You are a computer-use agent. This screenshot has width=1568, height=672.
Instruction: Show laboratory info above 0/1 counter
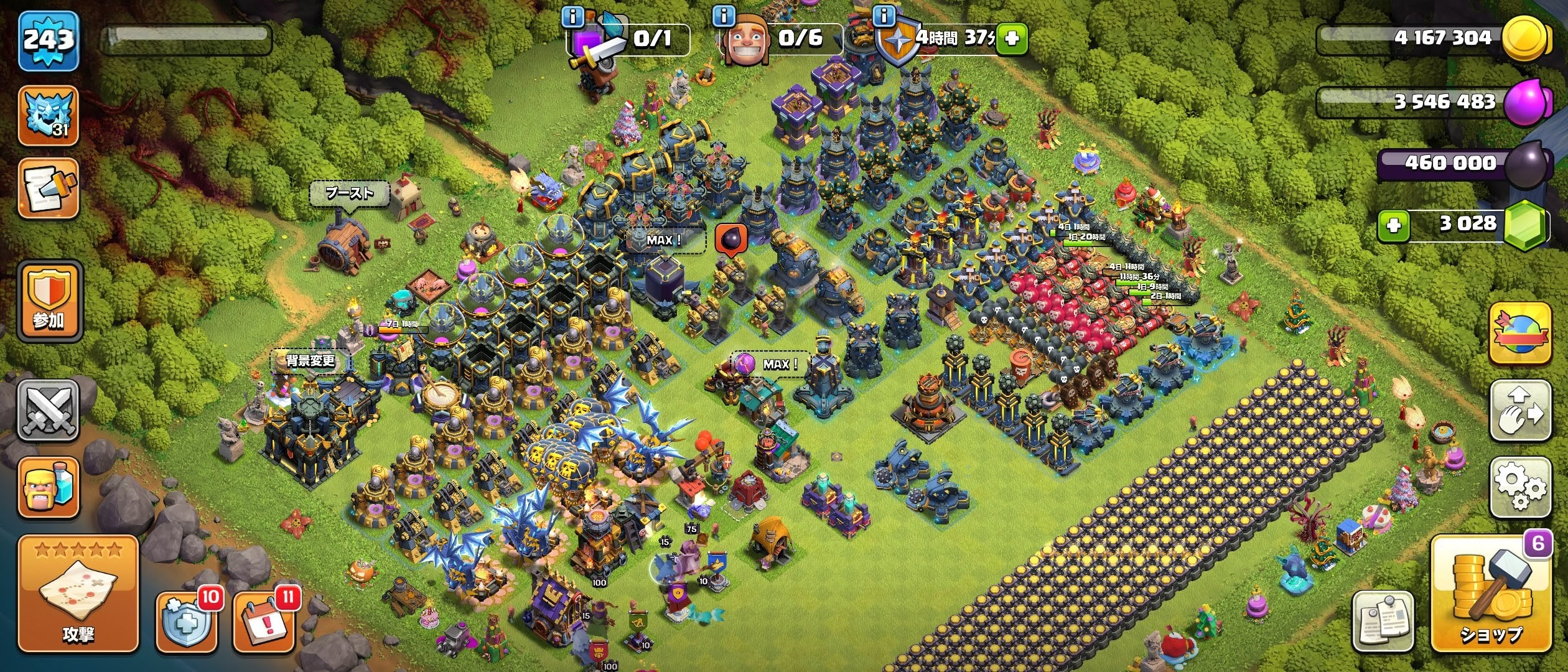point(572,17)
